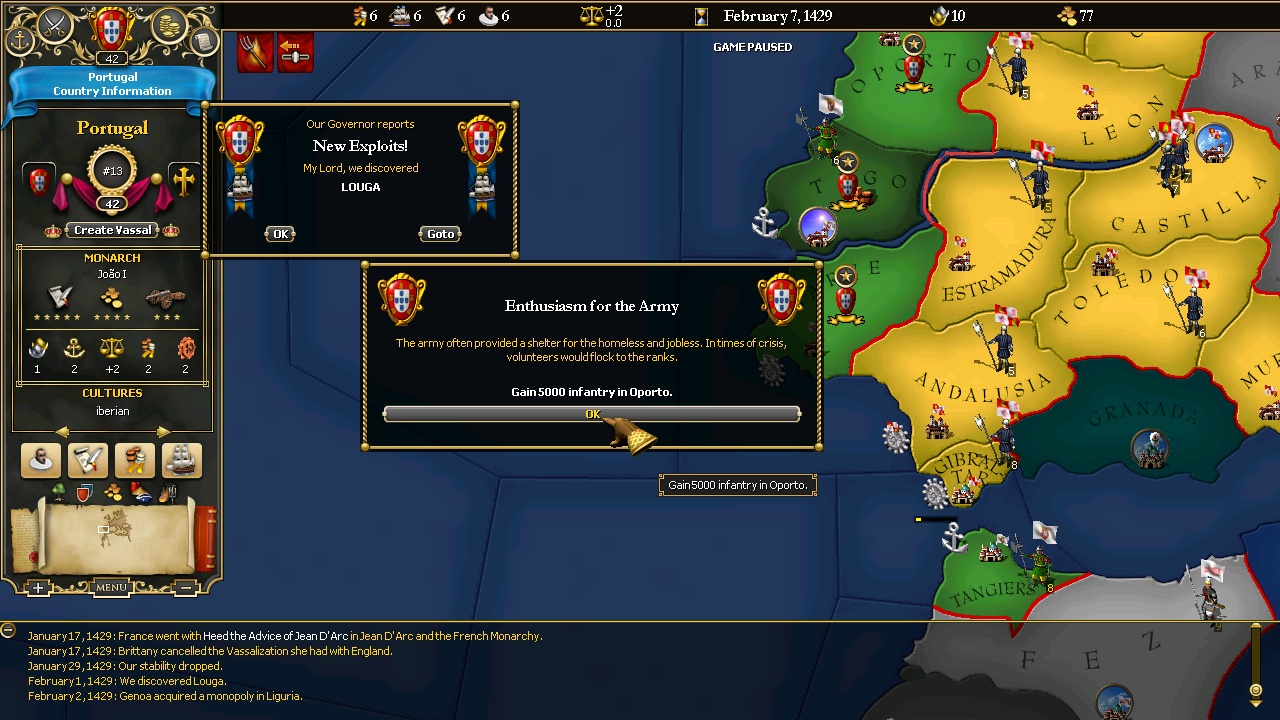The width and height of the screenshot is (1280, 720).
Task: Switch to the tree terrain map mode
Action: click(x=58, y=491)
